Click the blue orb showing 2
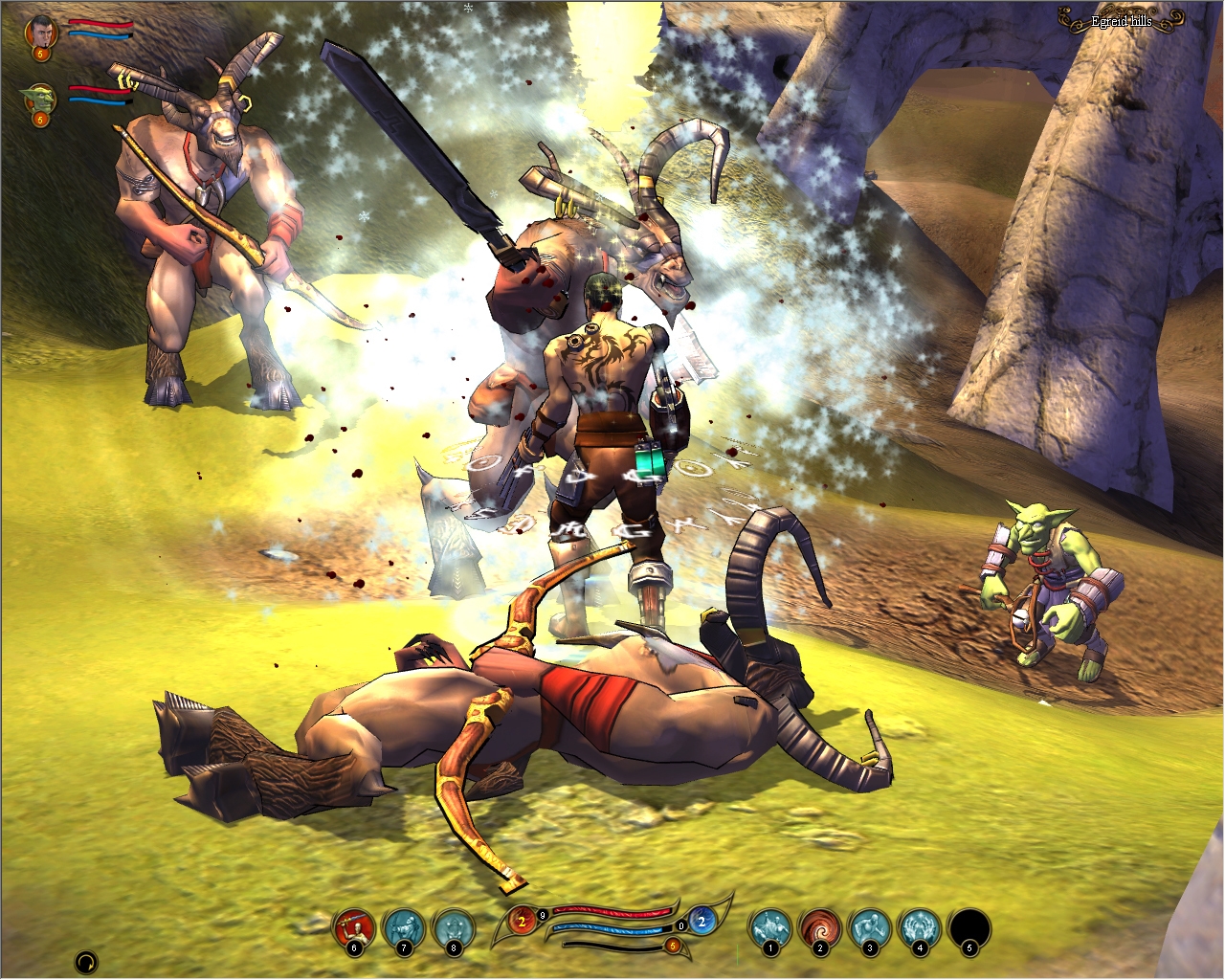Viewport: 1225px width, 980px height. click(701, 923)
